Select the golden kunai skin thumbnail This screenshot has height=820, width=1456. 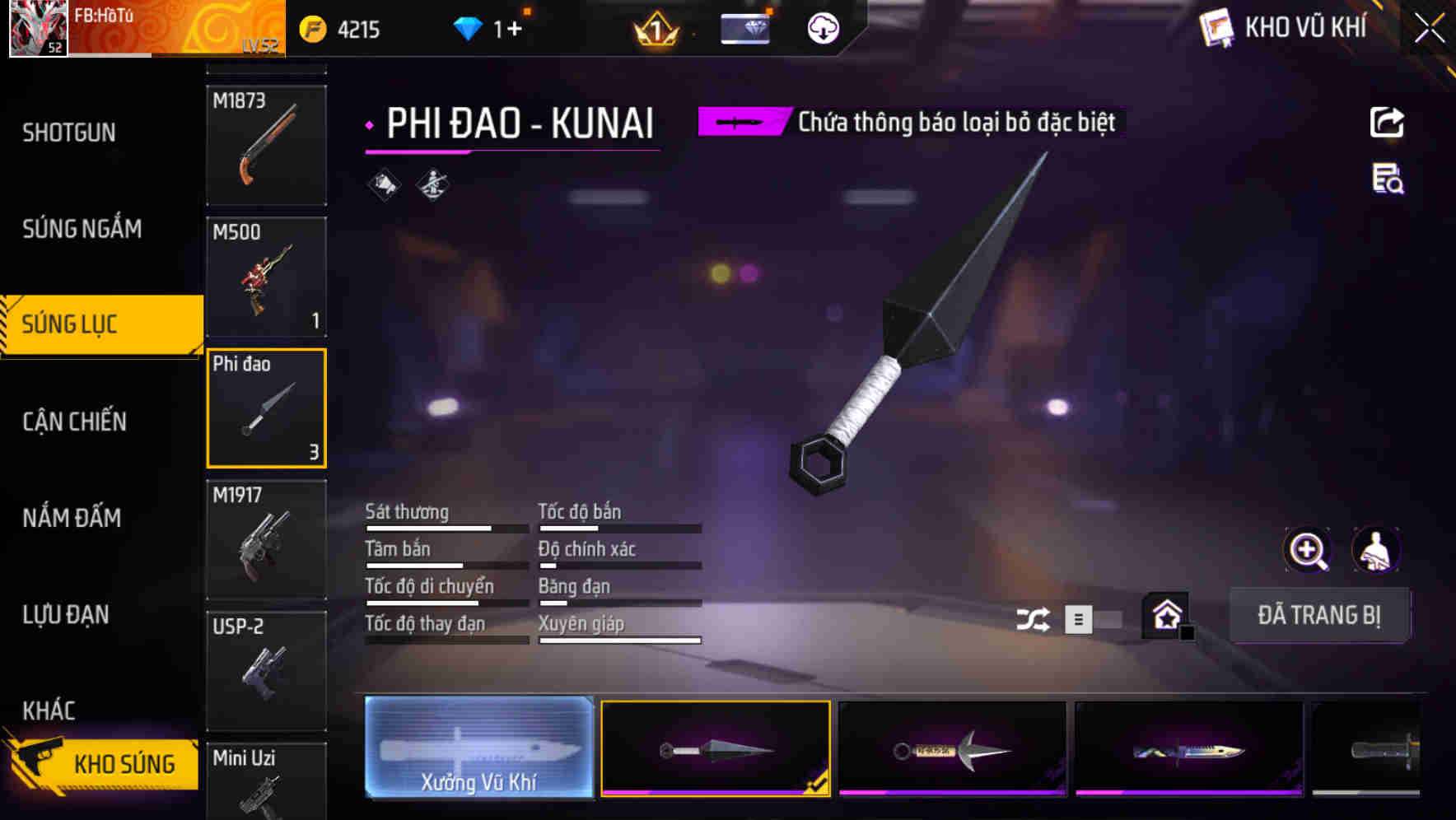951,748
